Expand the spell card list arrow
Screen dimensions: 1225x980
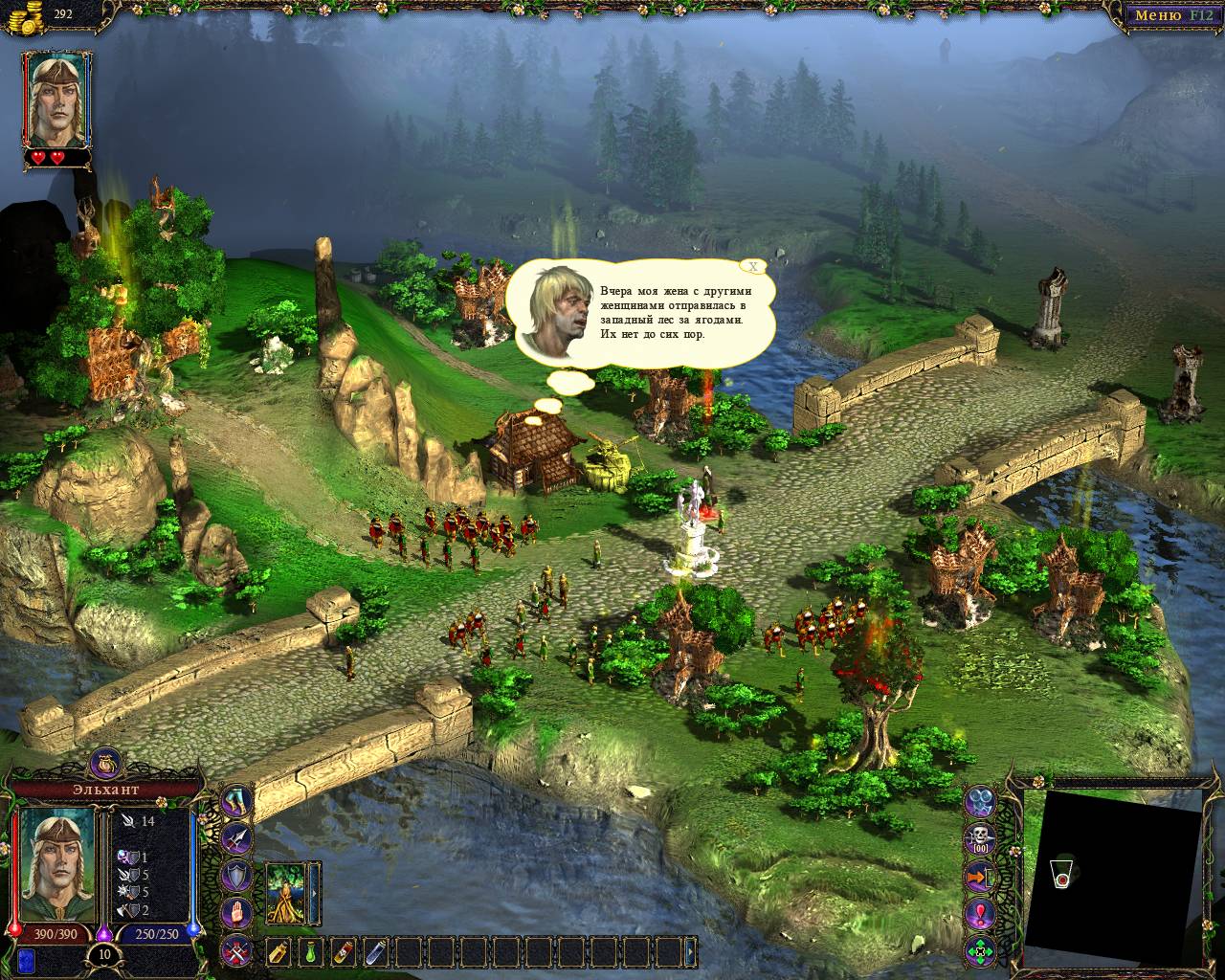pyautogui.click(x=312, y=892)
